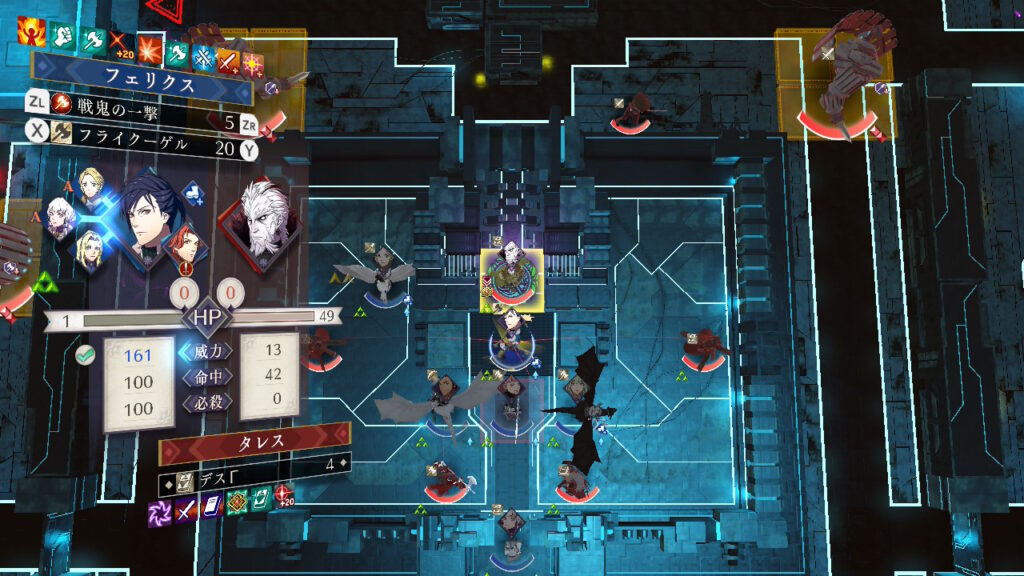Inspect Thales' red +20 crosshair skill icon

coord(285,495)
